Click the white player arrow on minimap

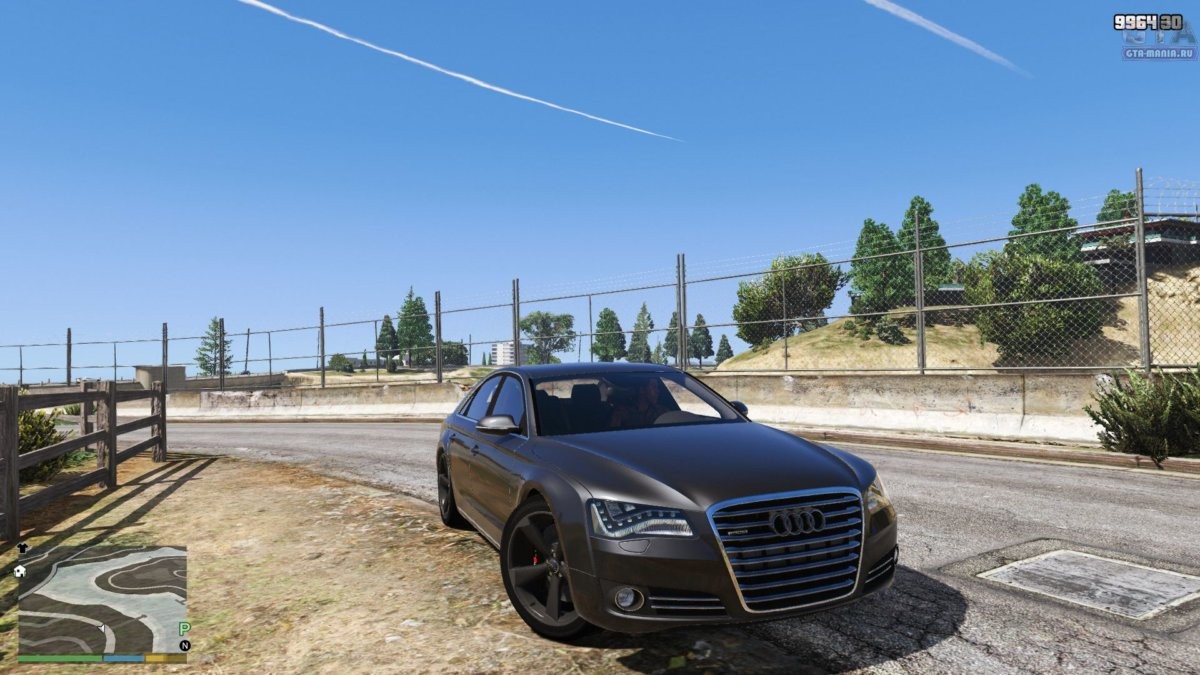pyautogui.click(x=100, y=628)
